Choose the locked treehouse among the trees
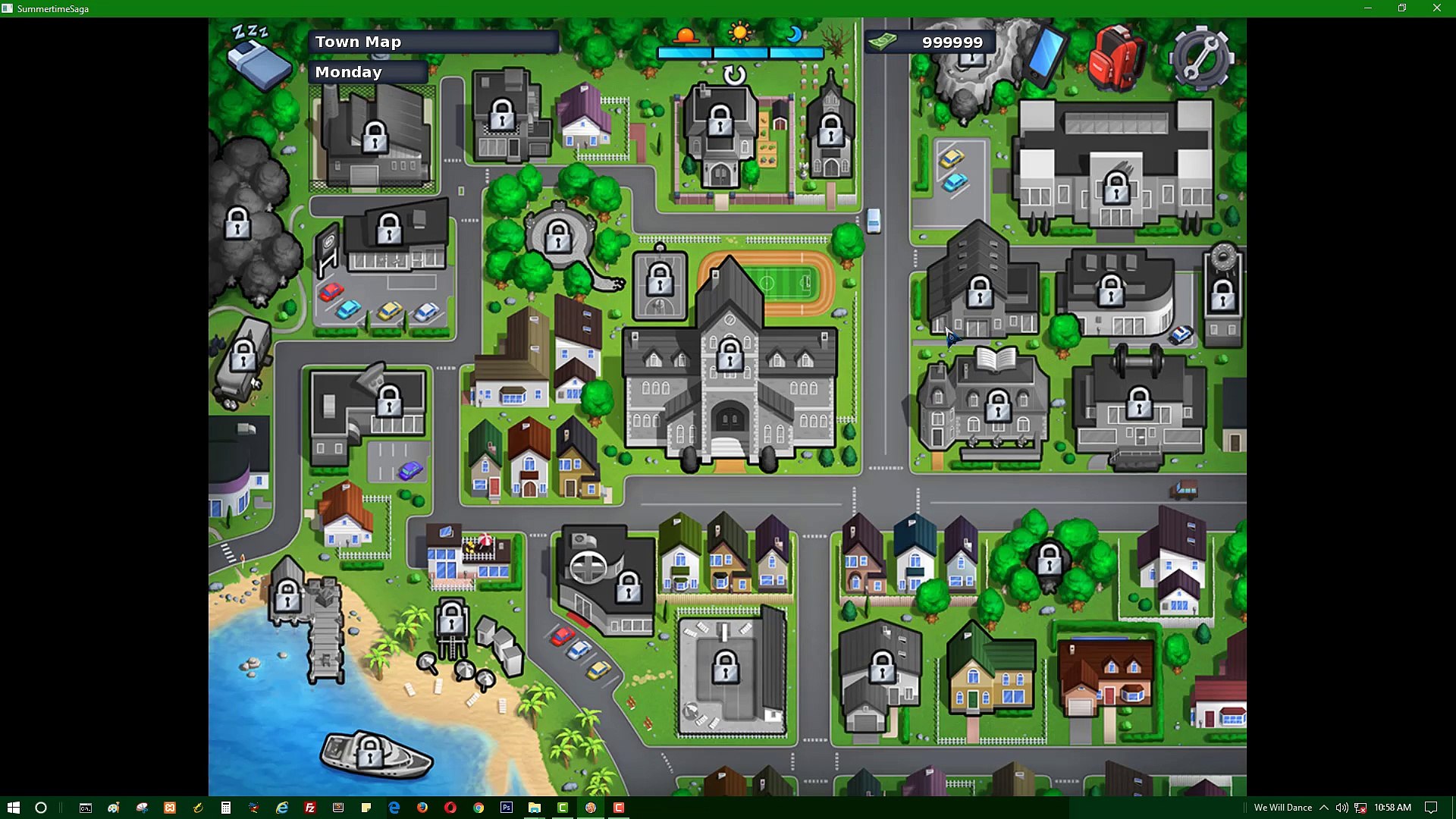 coord(1050,561)
